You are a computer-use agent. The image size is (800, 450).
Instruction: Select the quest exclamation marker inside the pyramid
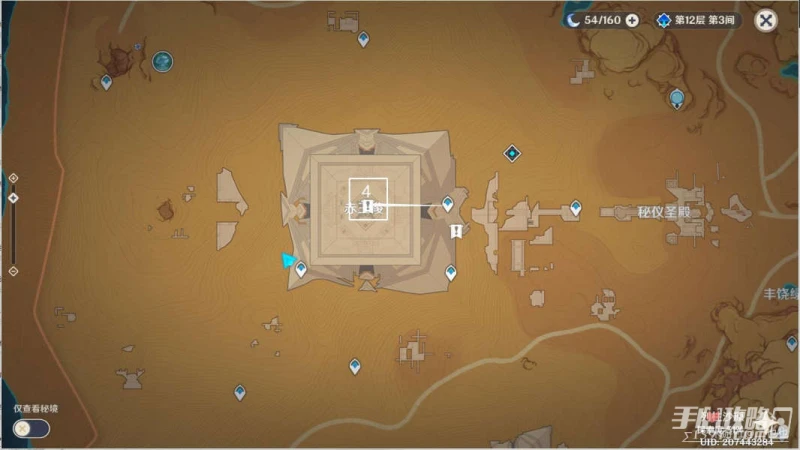pos(368,206)
